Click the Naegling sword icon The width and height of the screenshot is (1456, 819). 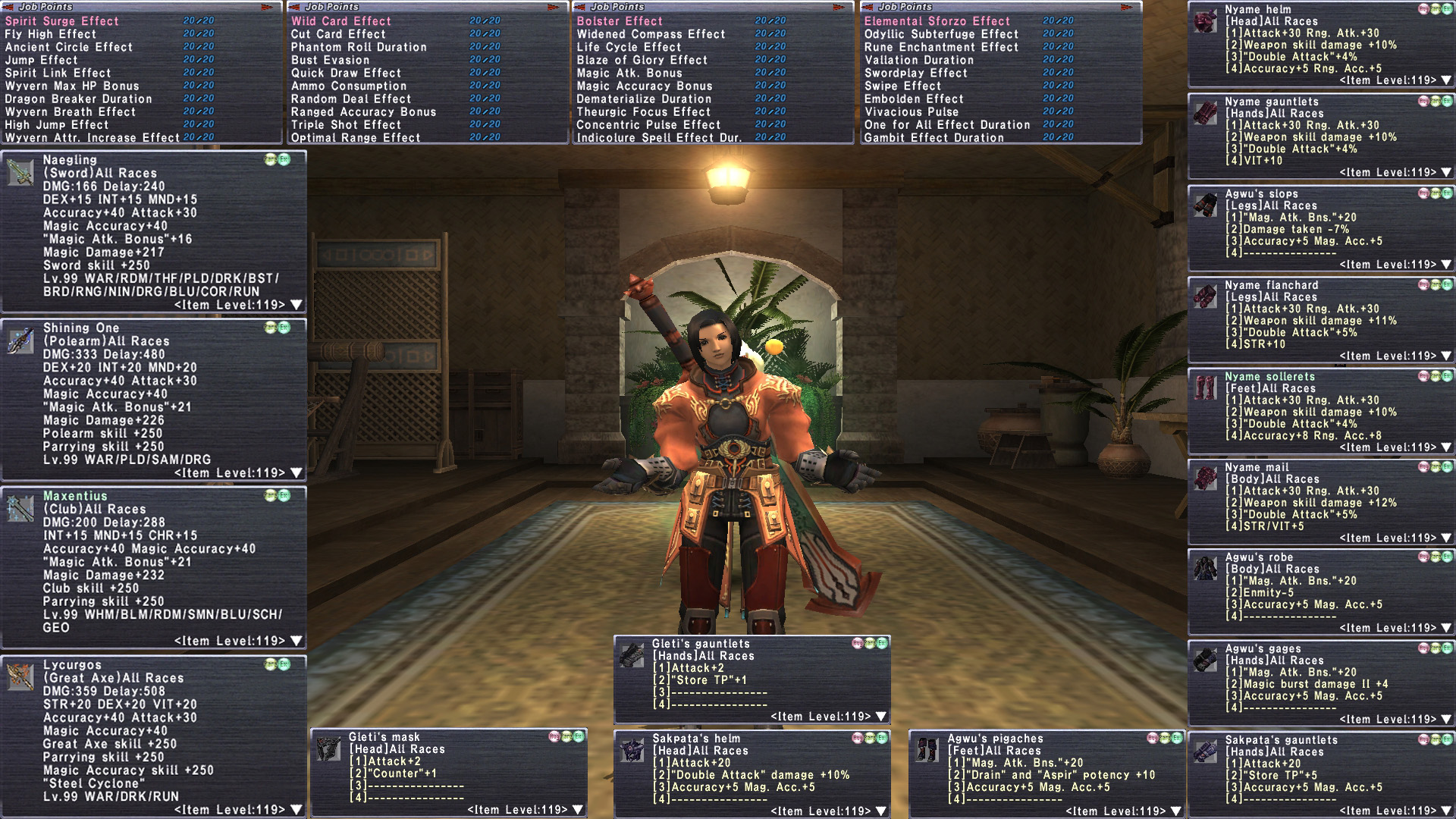(x=20, y=173)
